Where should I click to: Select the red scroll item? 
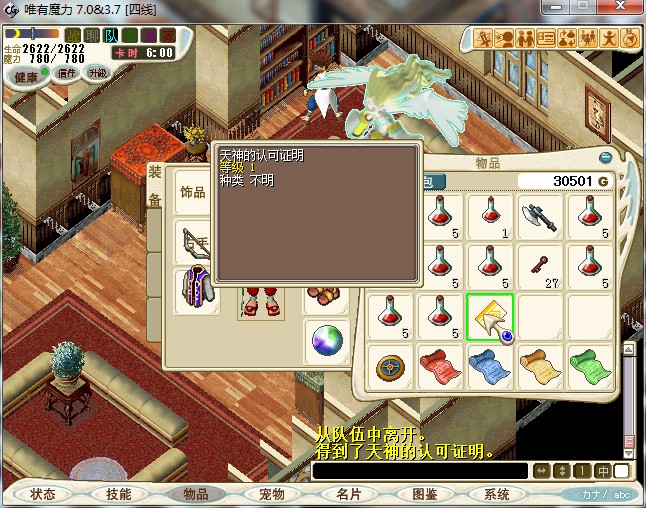tap(440, 366)
